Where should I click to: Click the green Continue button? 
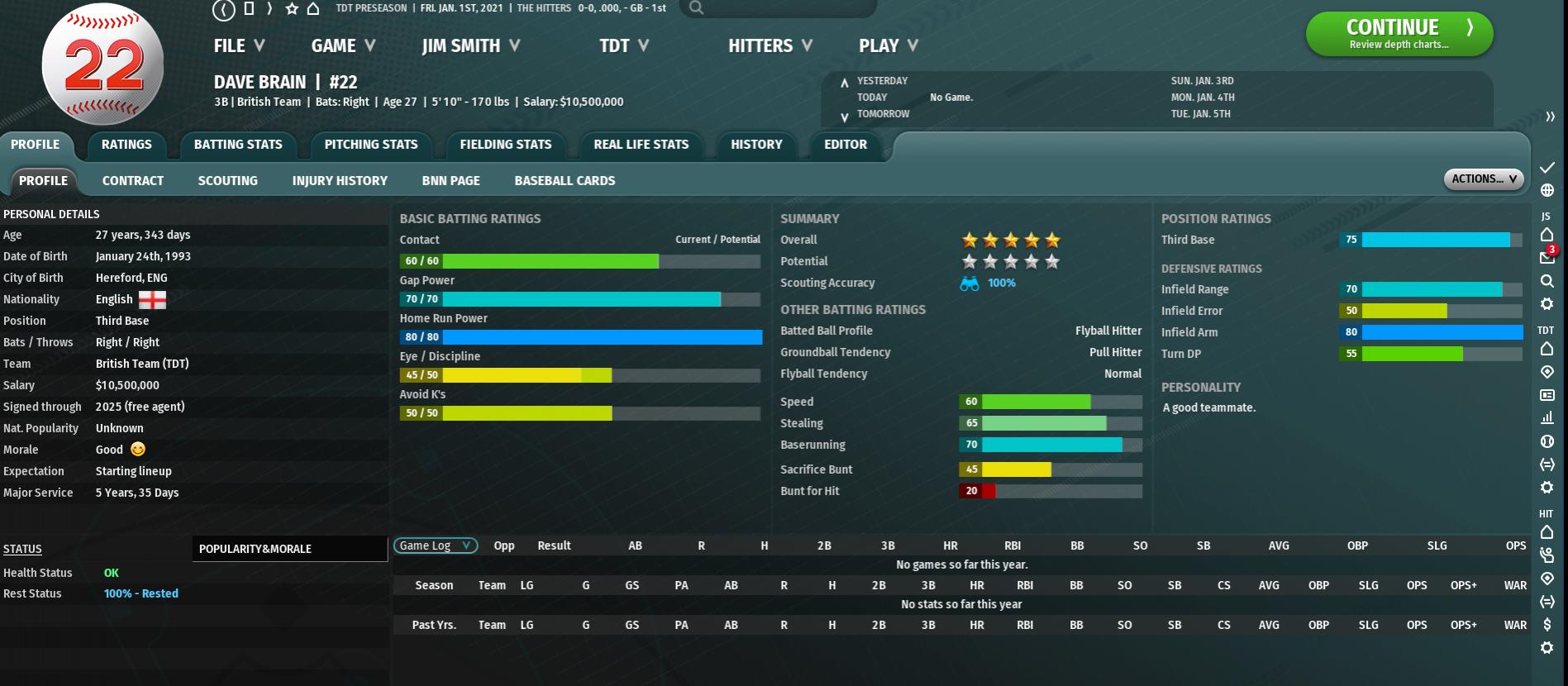click(1399, 34)
